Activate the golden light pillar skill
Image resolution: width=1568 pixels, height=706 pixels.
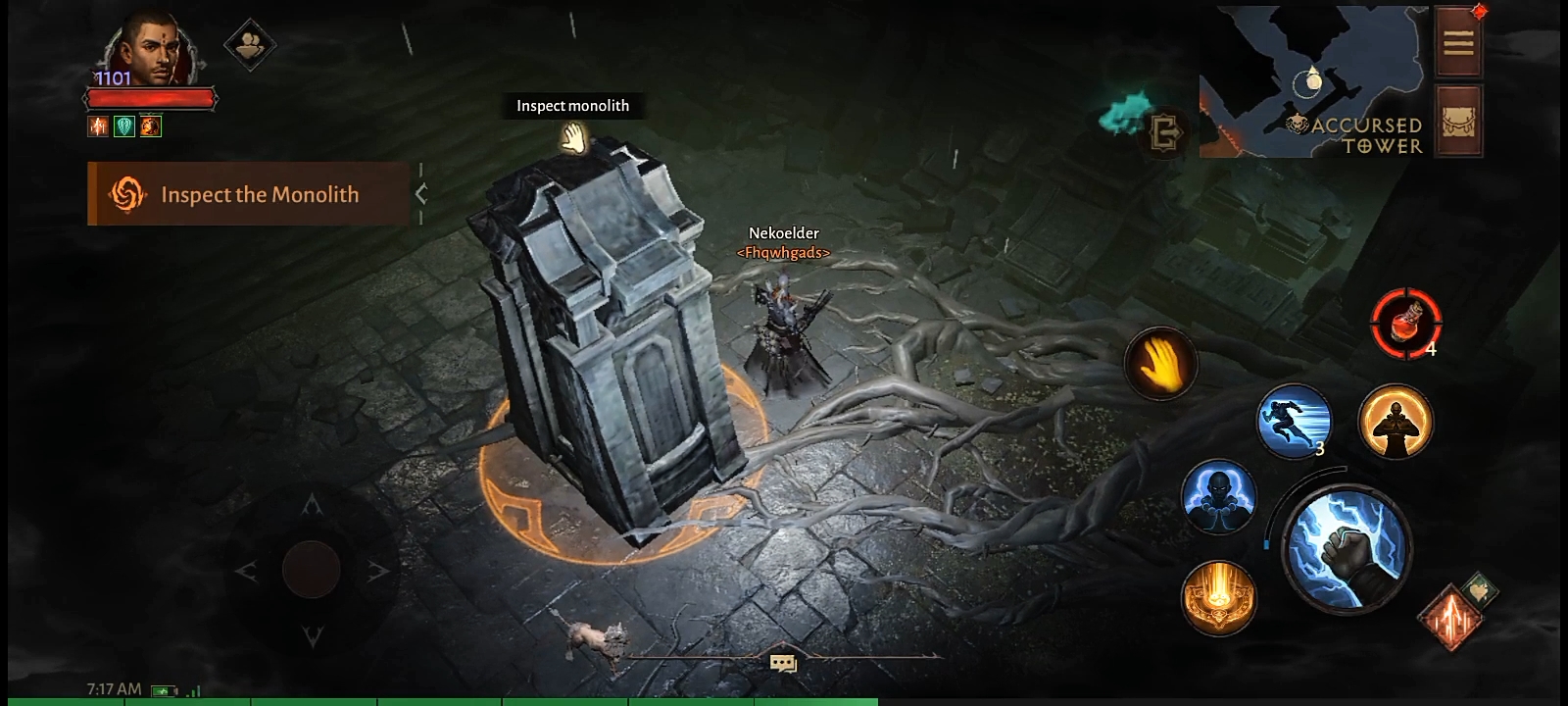1218,597
